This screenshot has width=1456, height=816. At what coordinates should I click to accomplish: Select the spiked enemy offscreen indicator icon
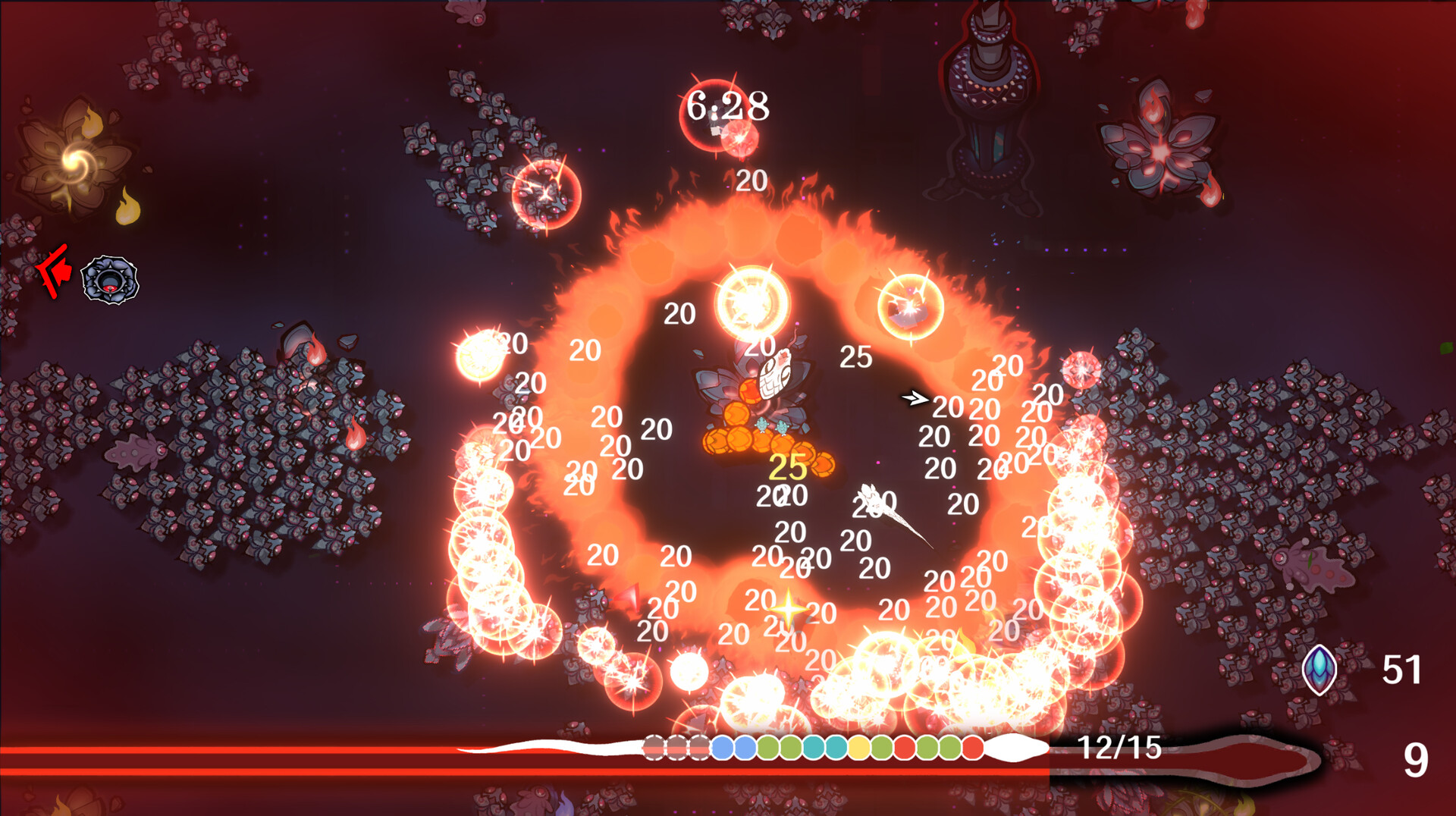(110, 280)
